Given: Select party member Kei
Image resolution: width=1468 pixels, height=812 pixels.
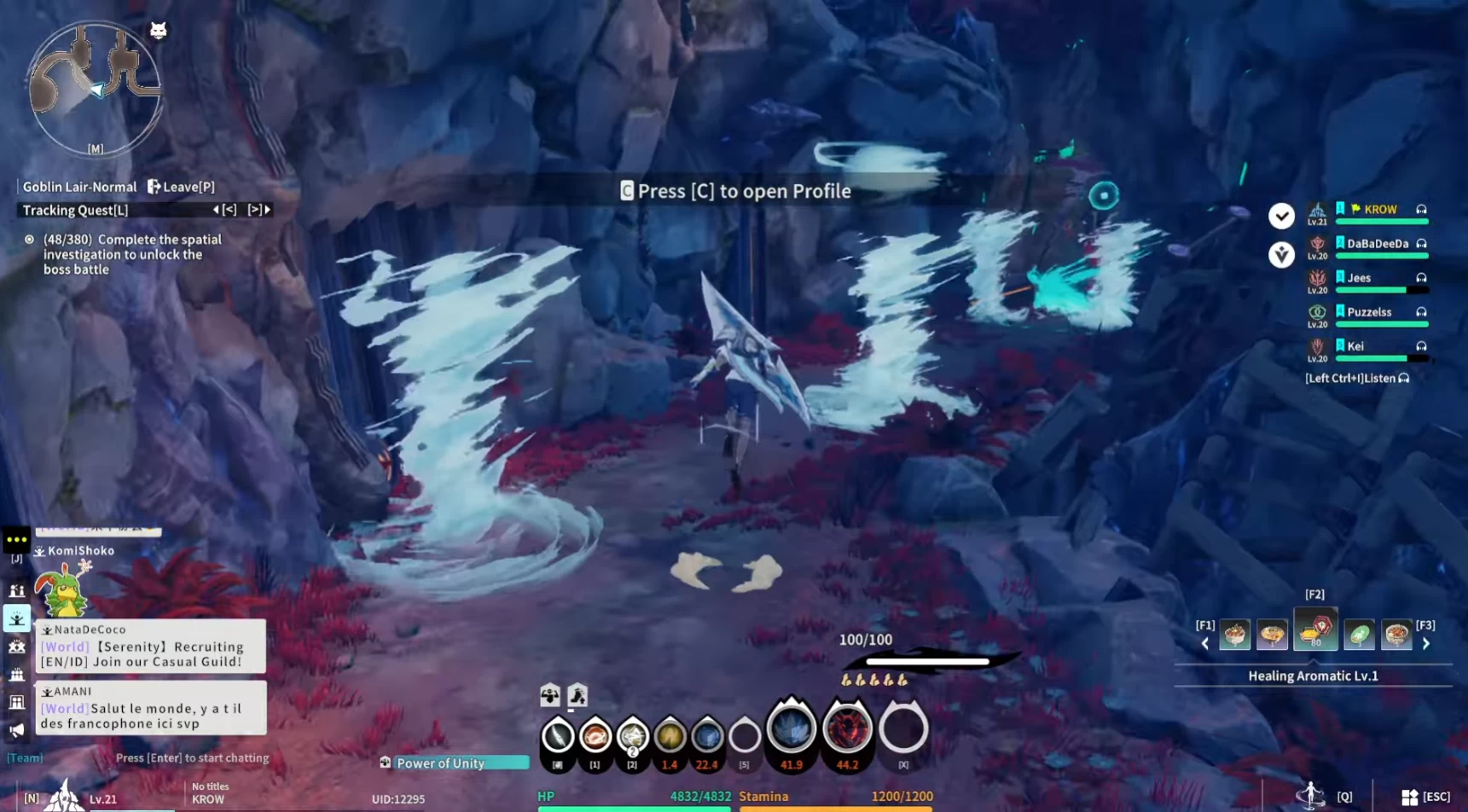Looking at the screenshot, I should (x=1355, y=346).
